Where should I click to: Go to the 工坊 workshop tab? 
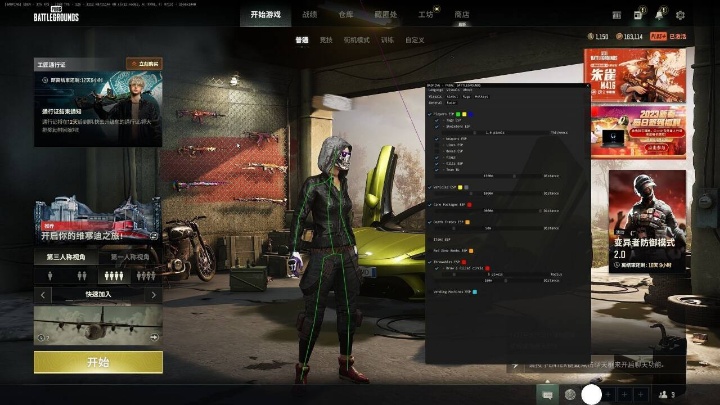[x=426, y=15]
